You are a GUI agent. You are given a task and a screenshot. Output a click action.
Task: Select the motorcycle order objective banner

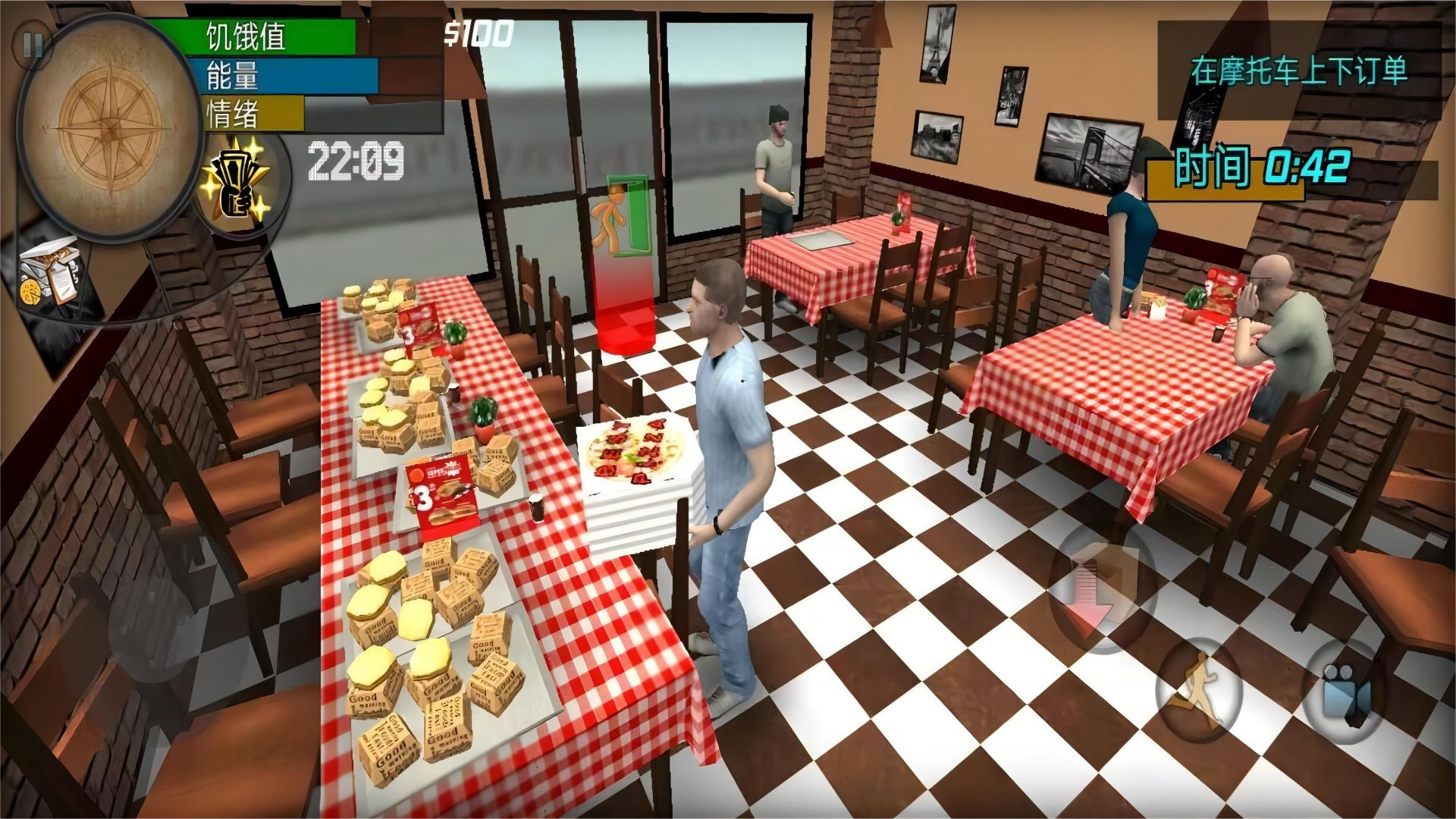[x=1298, y=71]
